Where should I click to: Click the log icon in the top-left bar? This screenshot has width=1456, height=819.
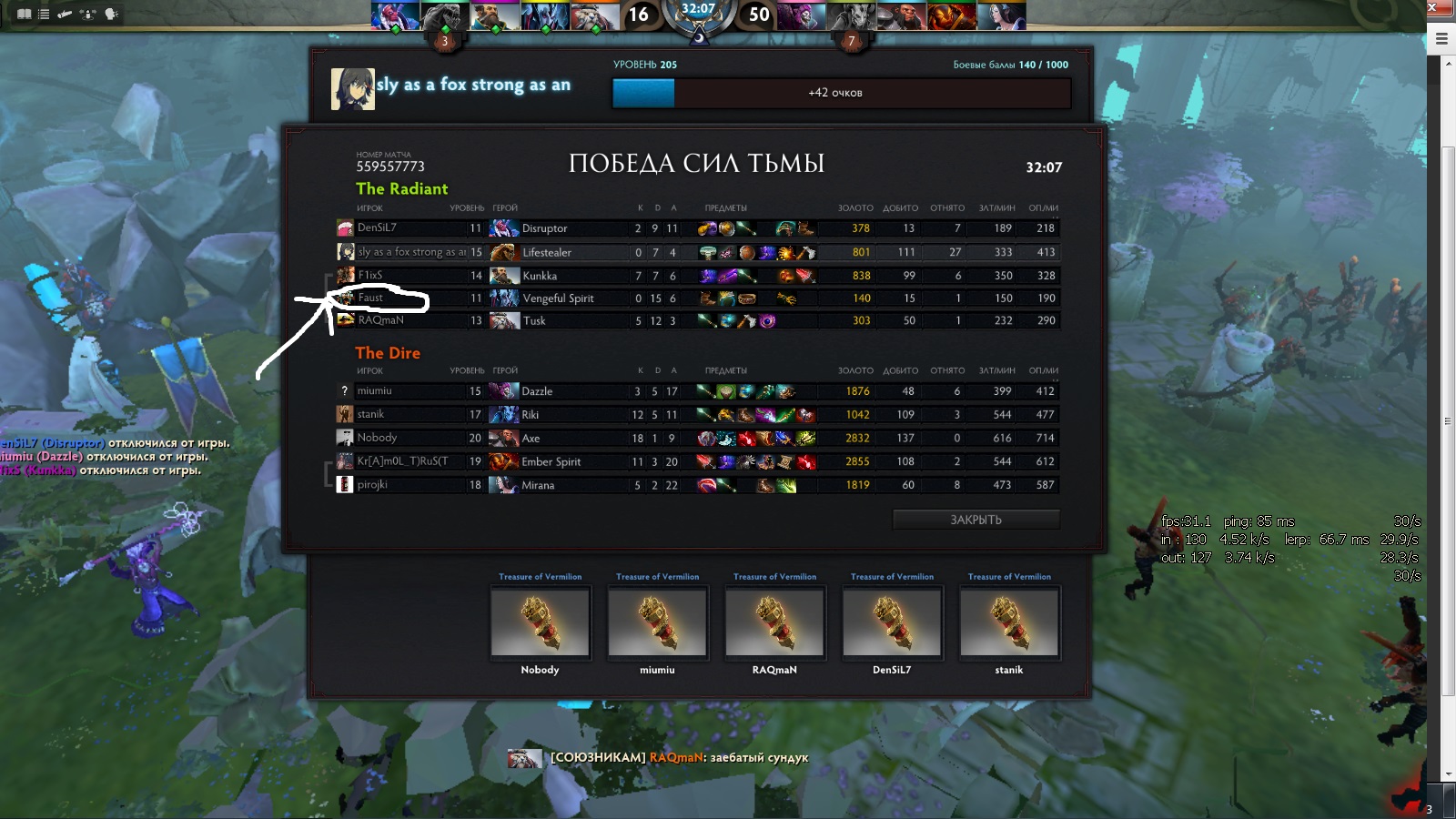click(65, 14)
